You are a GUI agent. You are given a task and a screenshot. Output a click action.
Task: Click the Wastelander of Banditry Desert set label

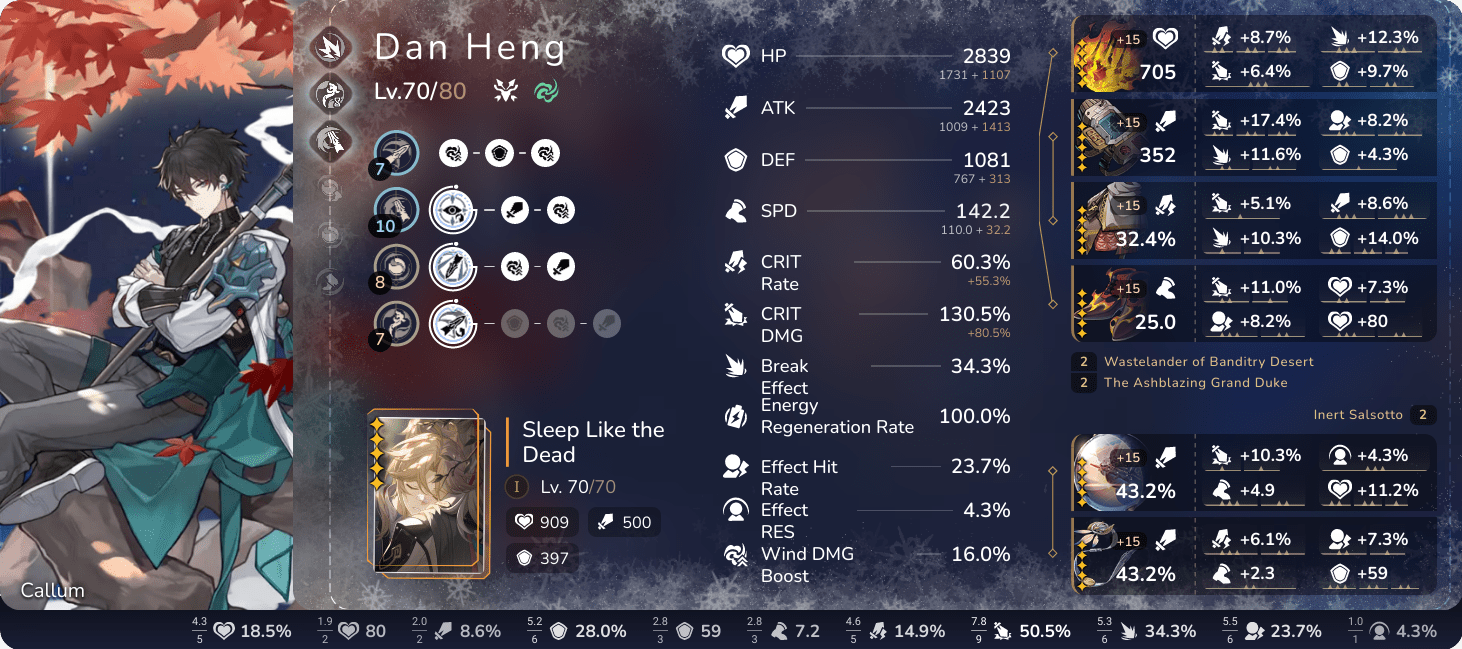pos(1208,362)
